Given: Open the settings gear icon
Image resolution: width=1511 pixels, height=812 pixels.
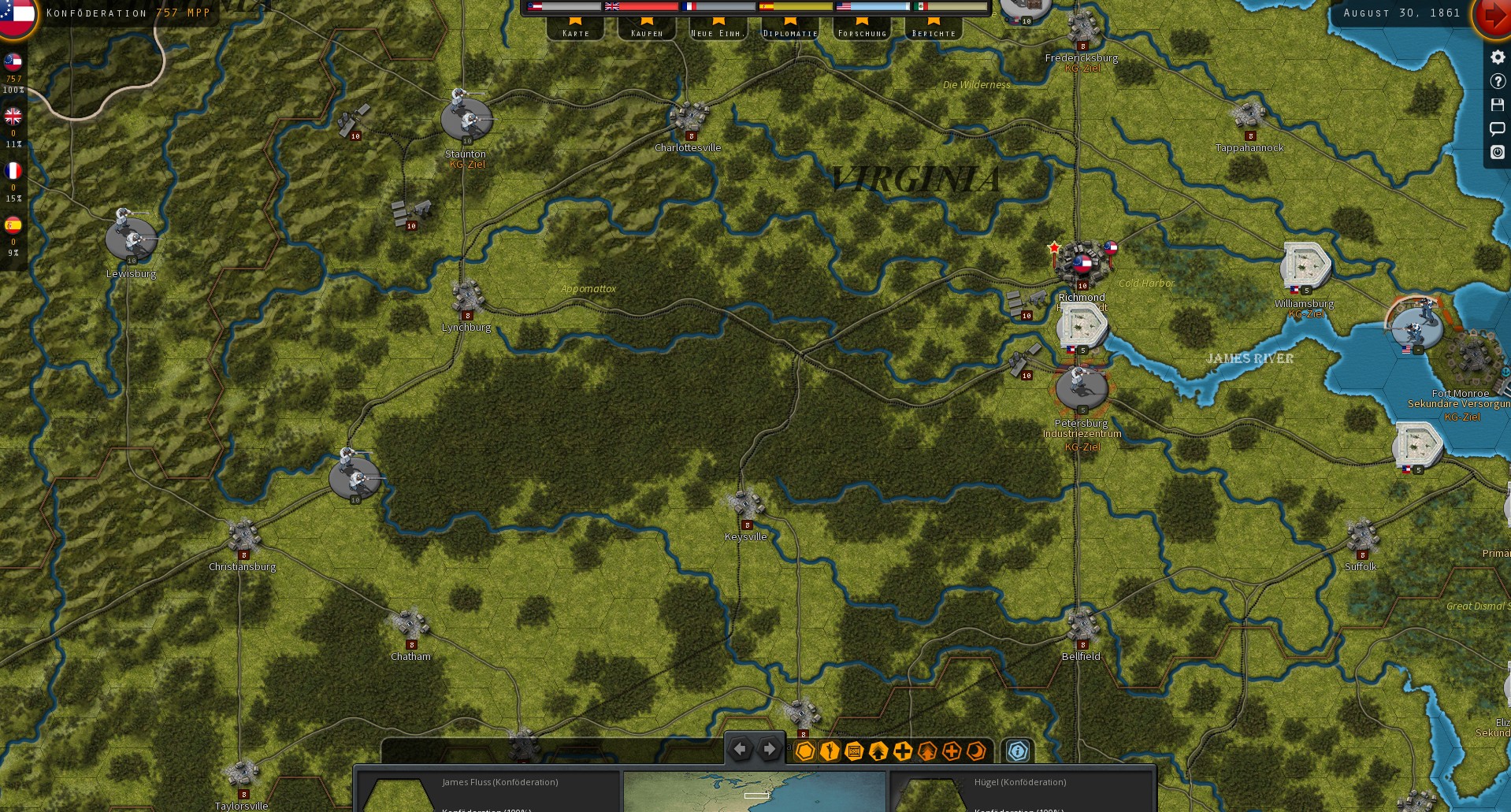Looking at the screenshot, I should coord(1497,57).
